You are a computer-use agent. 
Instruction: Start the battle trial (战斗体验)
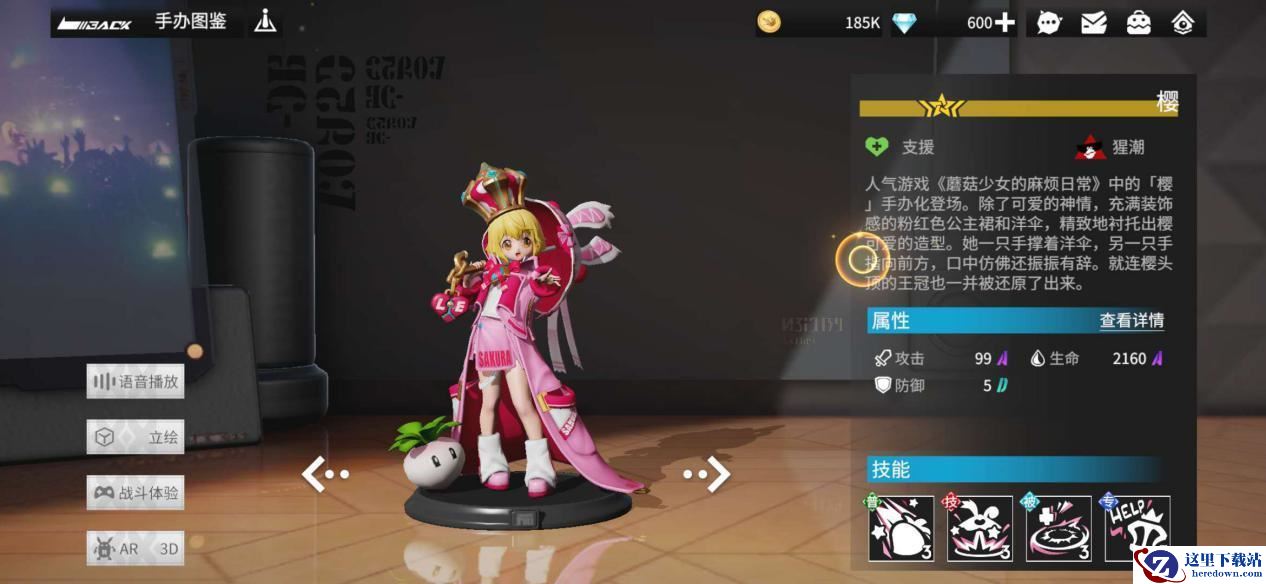(x=135, y=493)
